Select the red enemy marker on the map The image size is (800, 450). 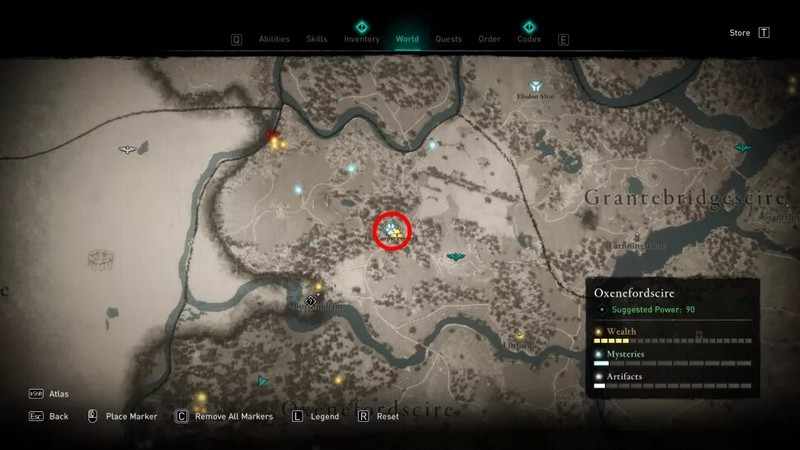tap(271, 134)
